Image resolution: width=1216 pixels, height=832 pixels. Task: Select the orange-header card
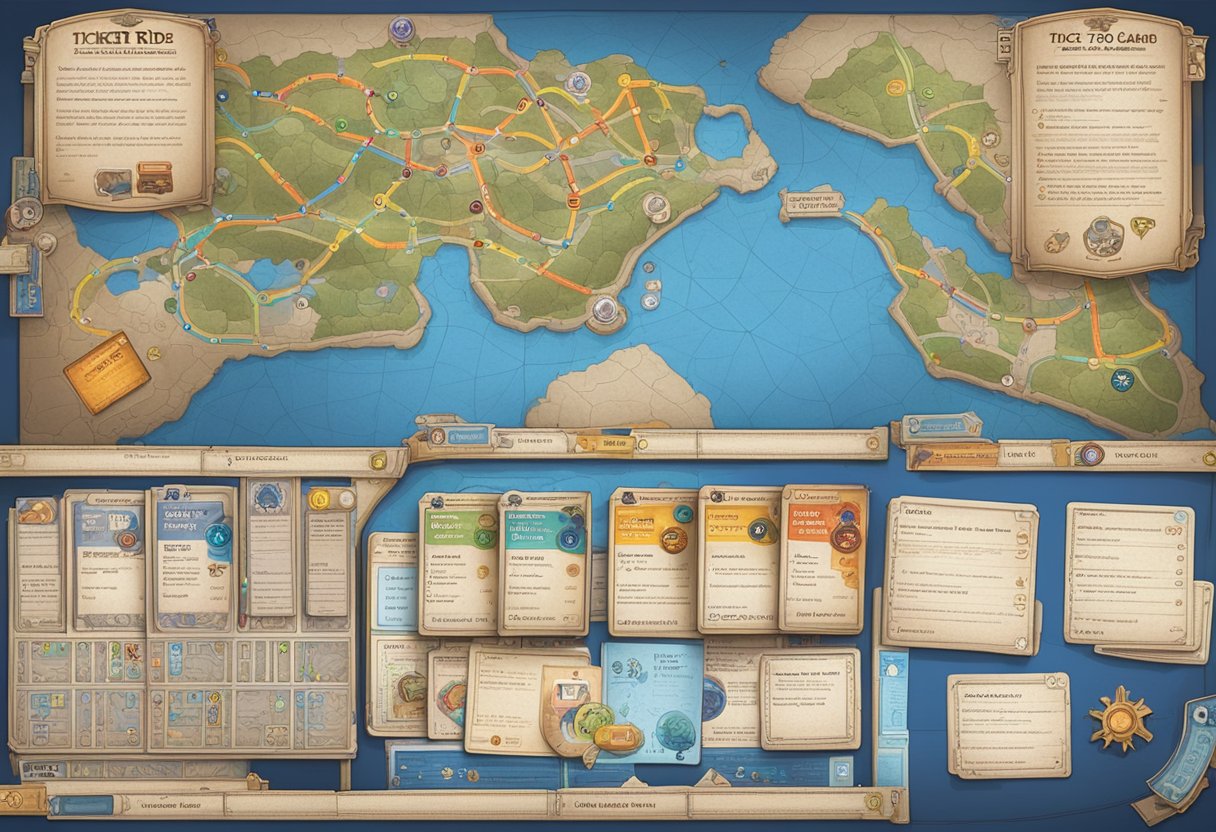tap(823, 558)
